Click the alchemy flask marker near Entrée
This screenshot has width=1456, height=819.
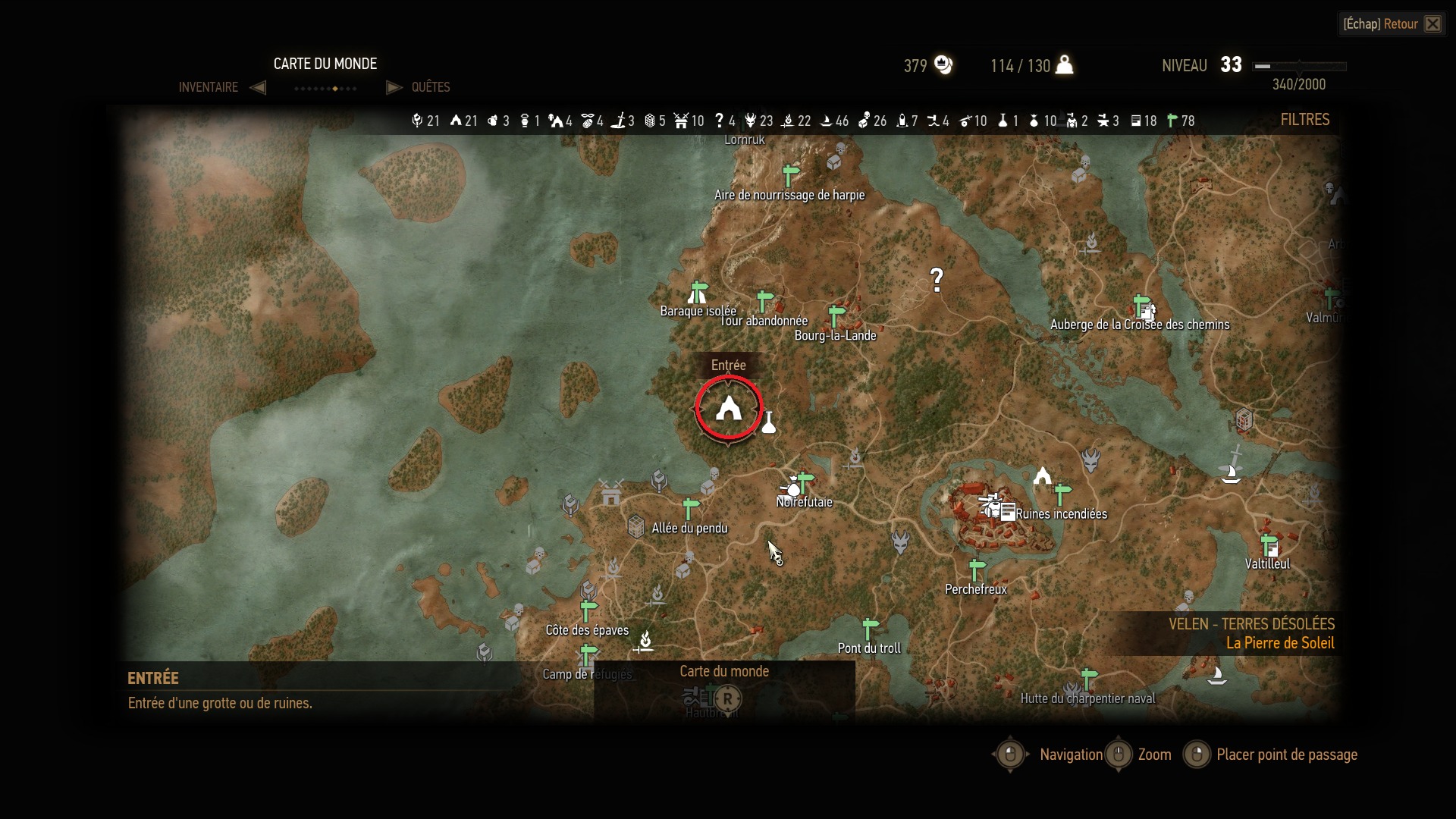tap(769, 422)
